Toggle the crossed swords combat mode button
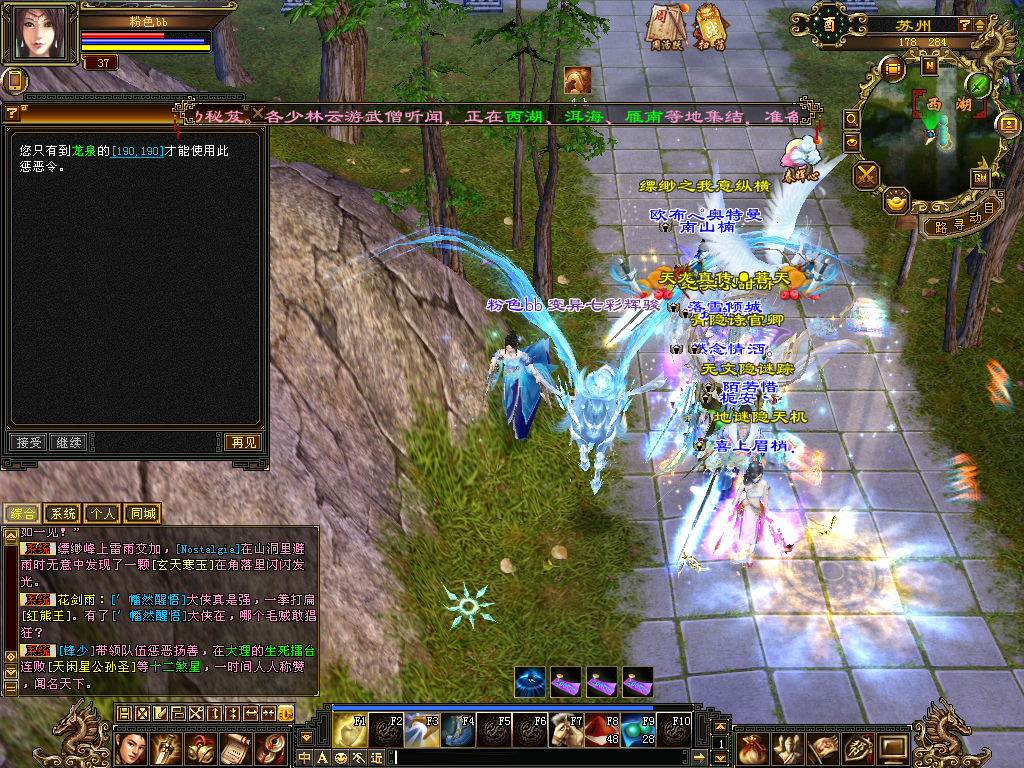The image size is (1024, 768). [x=866, y=175]
